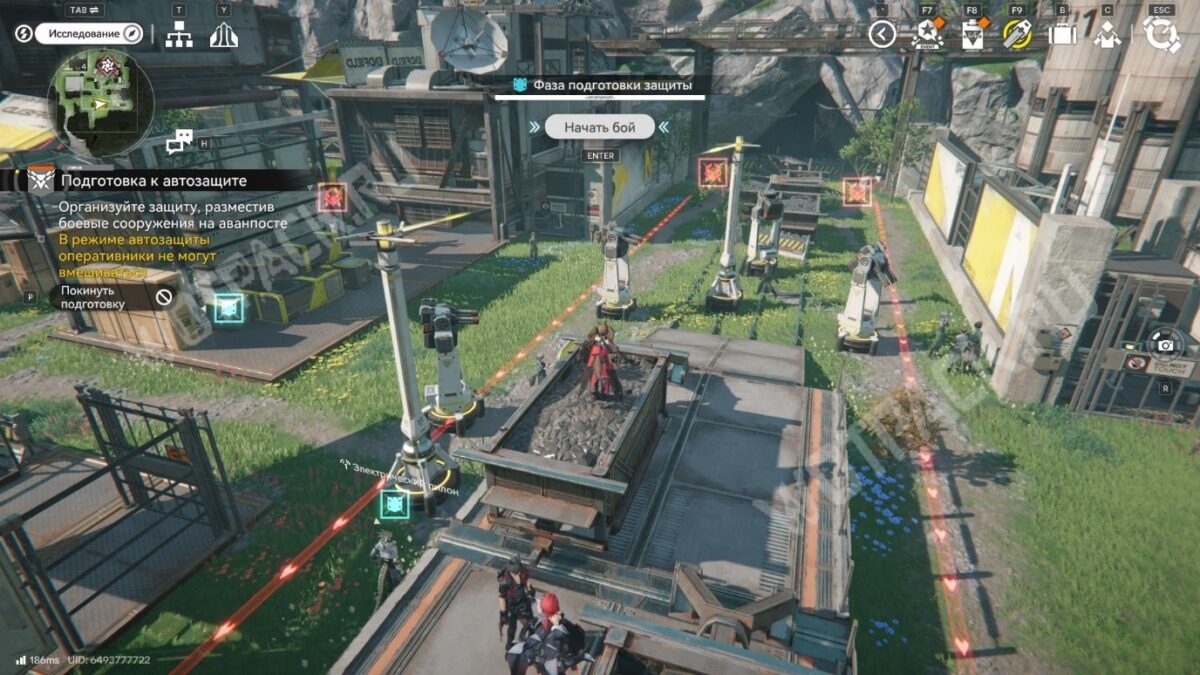Start the battle with Начать бой
This screenshot has height=675, width=1200.
coord(600,127)
